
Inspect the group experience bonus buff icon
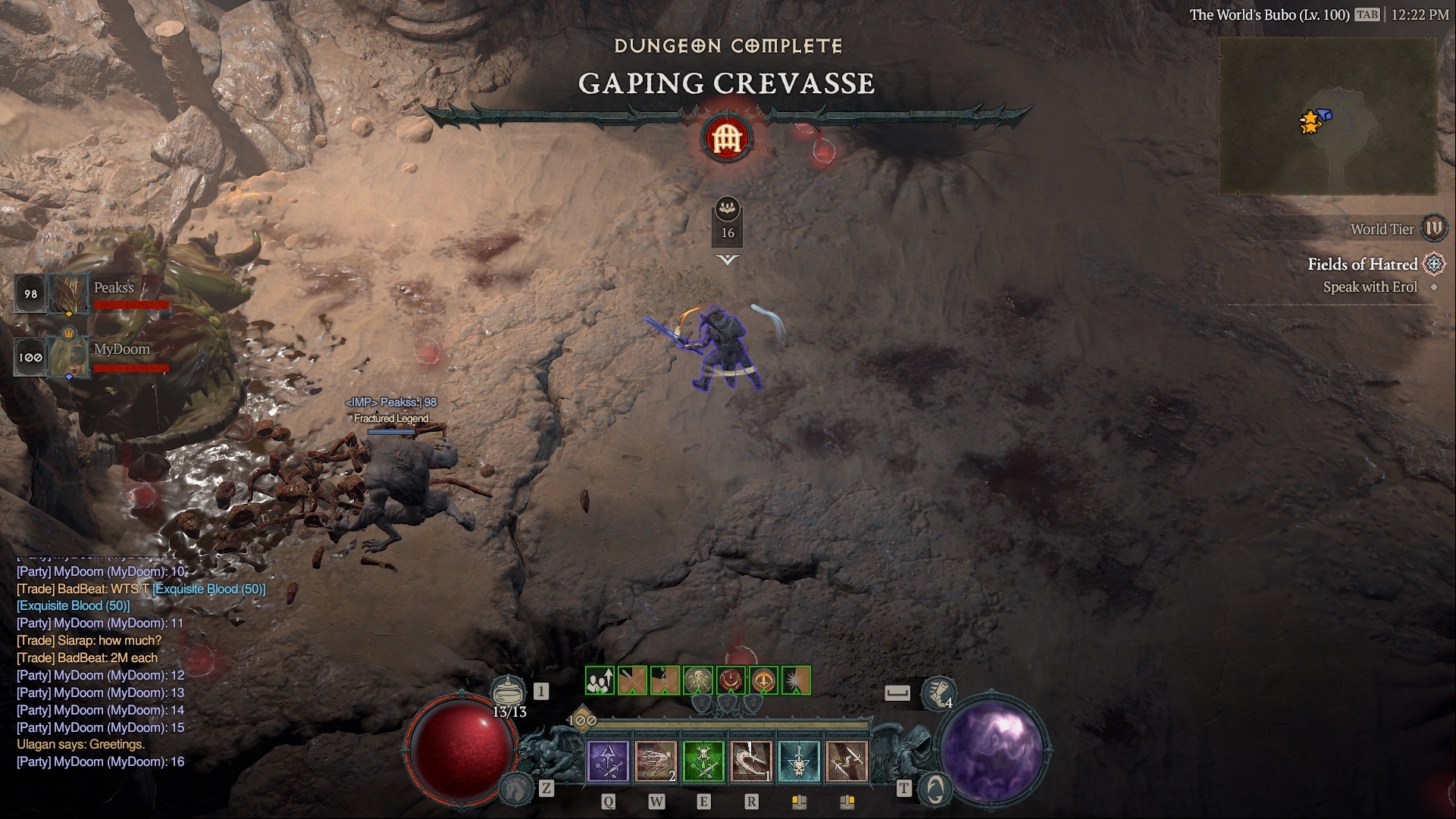600,680
